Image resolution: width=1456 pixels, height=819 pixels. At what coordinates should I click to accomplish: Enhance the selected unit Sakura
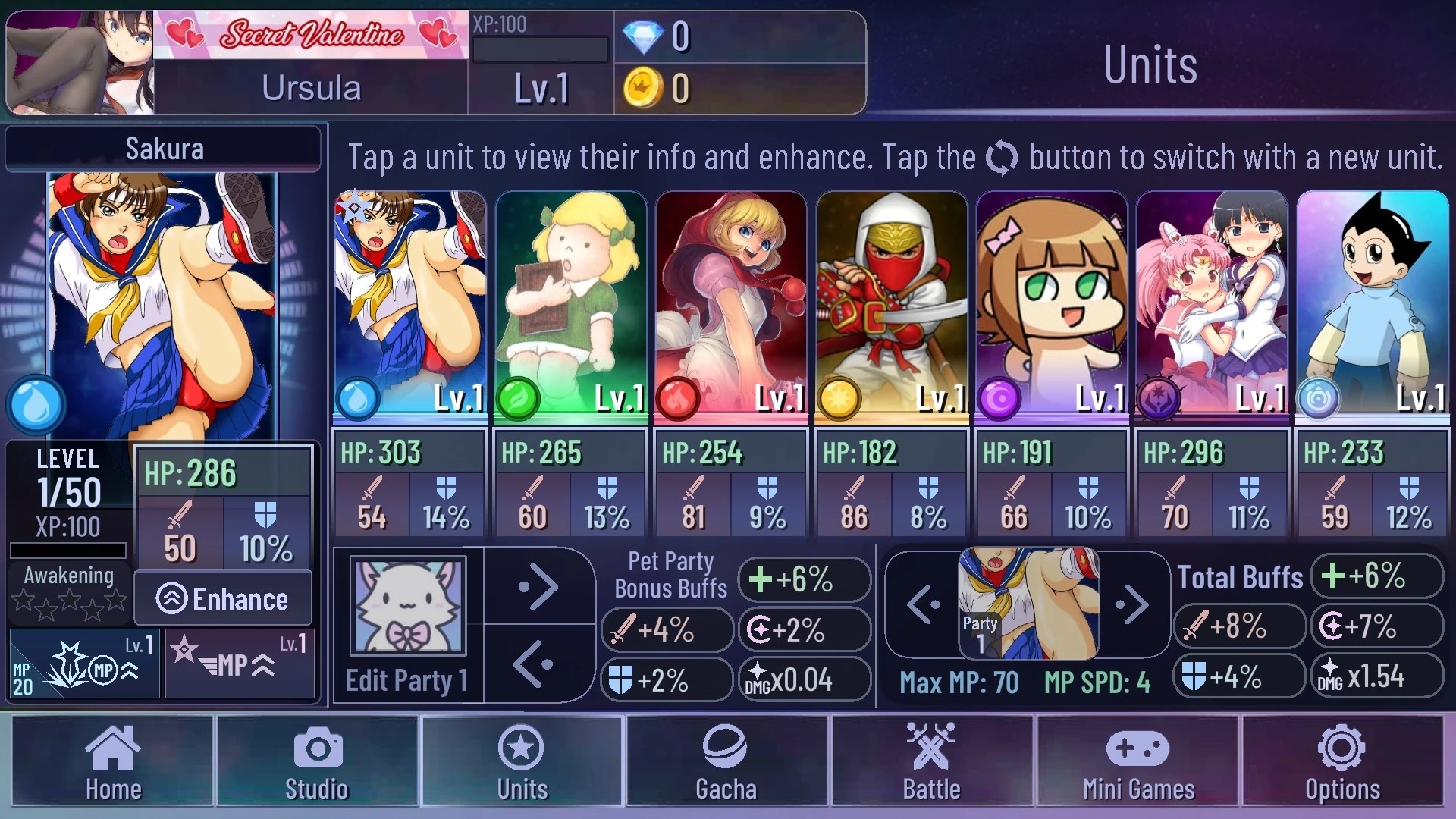223,599
